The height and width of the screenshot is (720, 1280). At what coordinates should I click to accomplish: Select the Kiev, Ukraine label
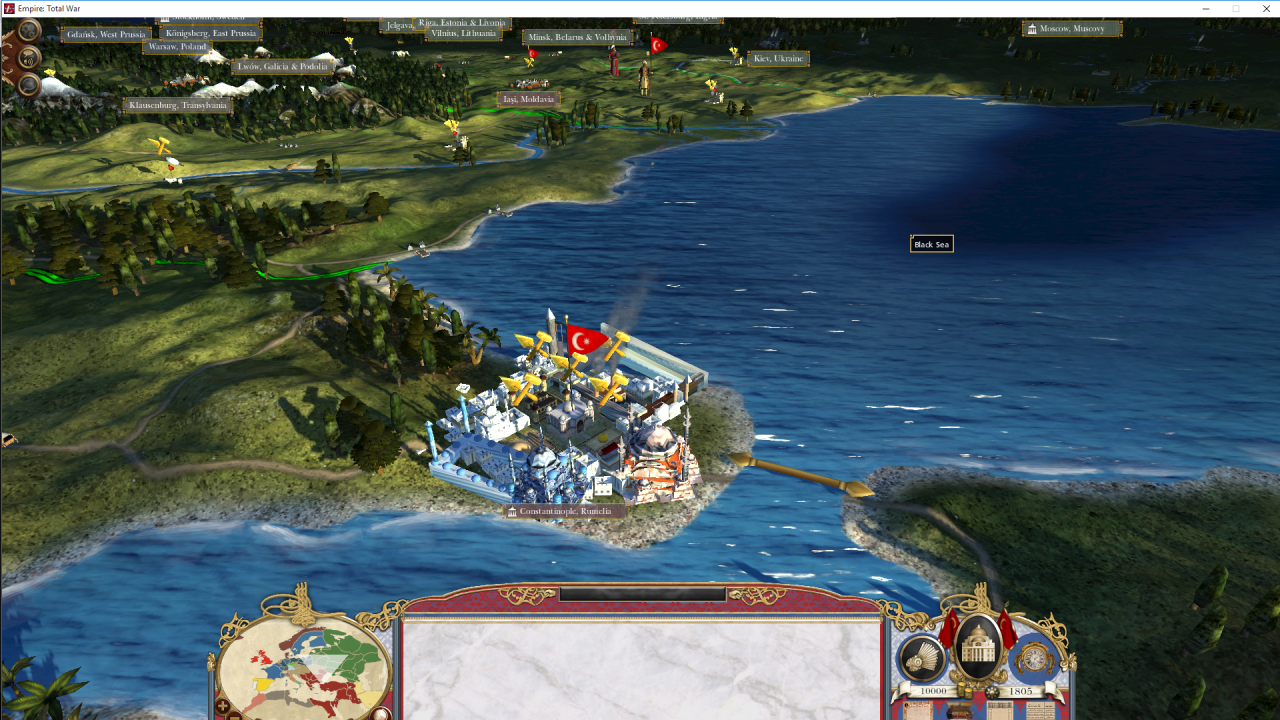pyautogui.click(x=778, y=59)
